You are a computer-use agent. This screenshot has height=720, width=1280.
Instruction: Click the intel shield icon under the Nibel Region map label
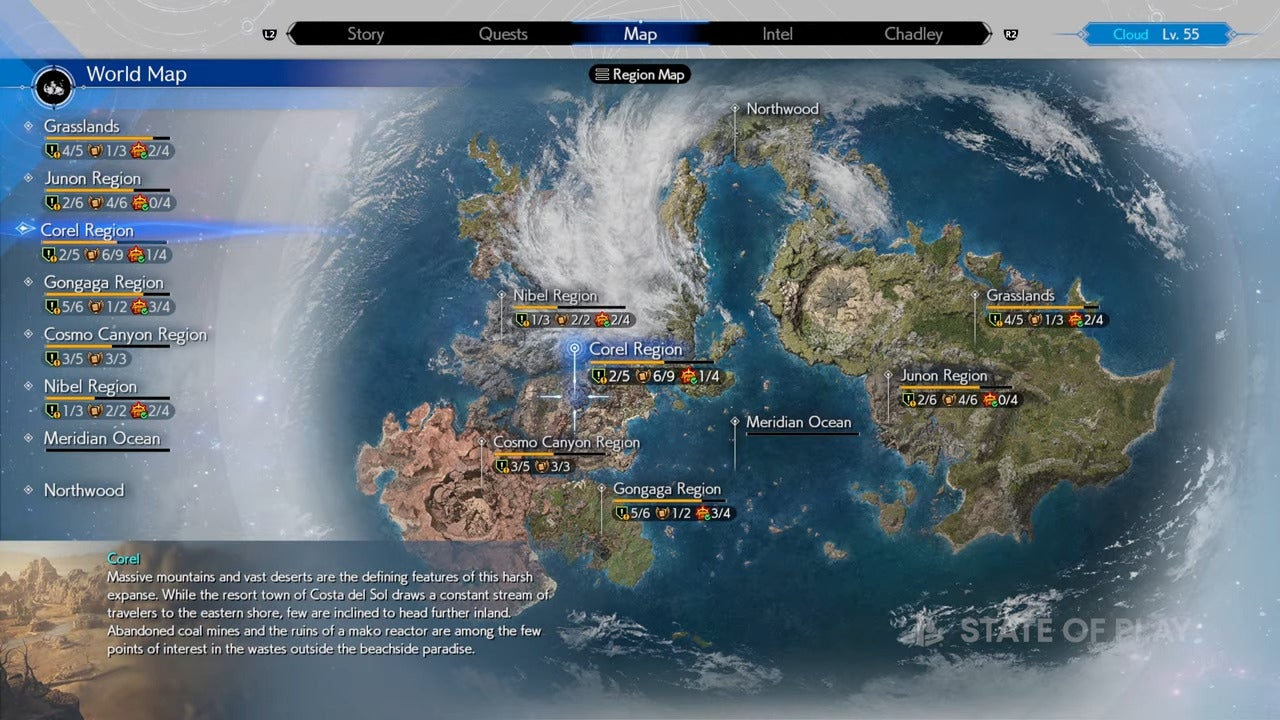click(x=521, y=320)
